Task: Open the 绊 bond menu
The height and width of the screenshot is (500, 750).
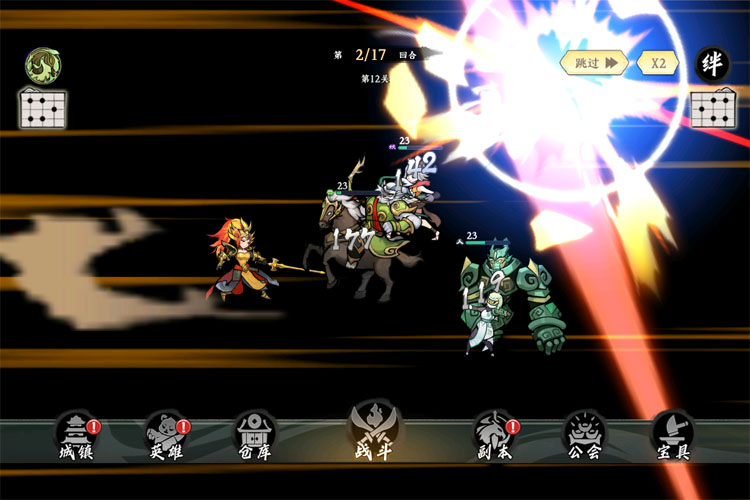Action: [712, 63]
